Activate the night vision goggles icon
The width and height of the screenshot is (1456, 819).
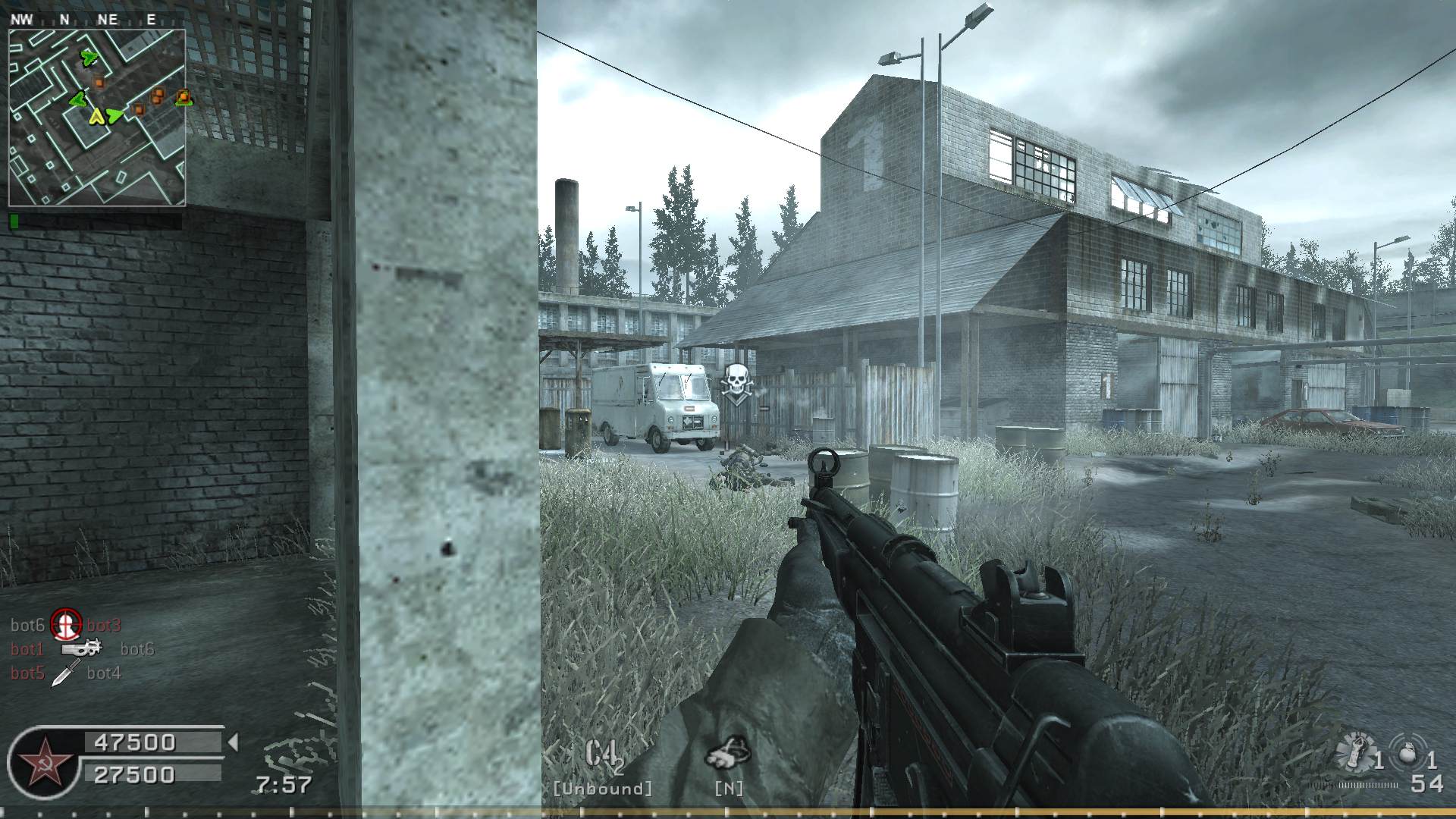coord(728,752)
